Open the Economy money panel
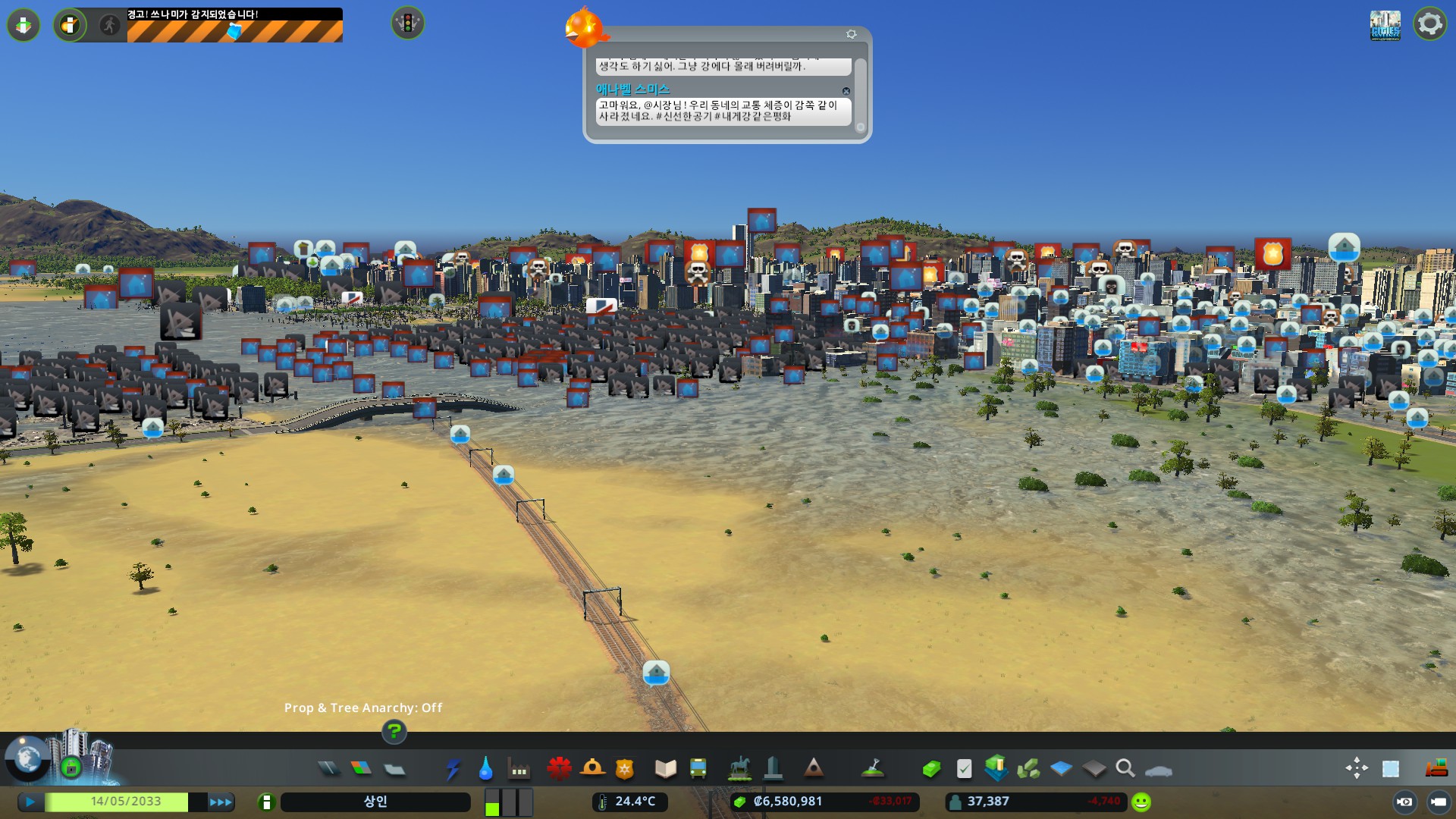1456x819 pixels. 931,769
